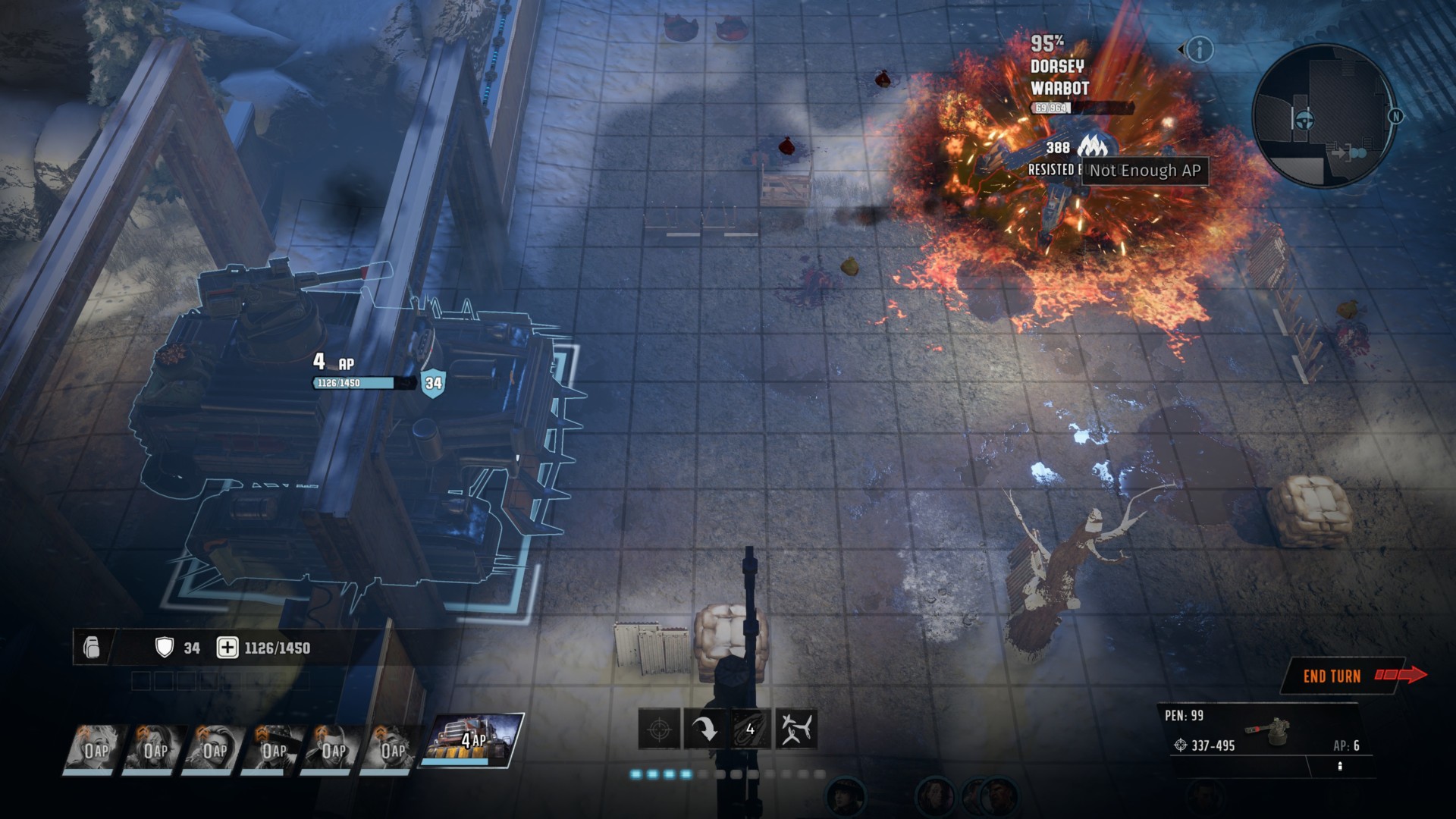Click the blue info button near the minimap
The image size is (1456, 819).
[1200, 50]
